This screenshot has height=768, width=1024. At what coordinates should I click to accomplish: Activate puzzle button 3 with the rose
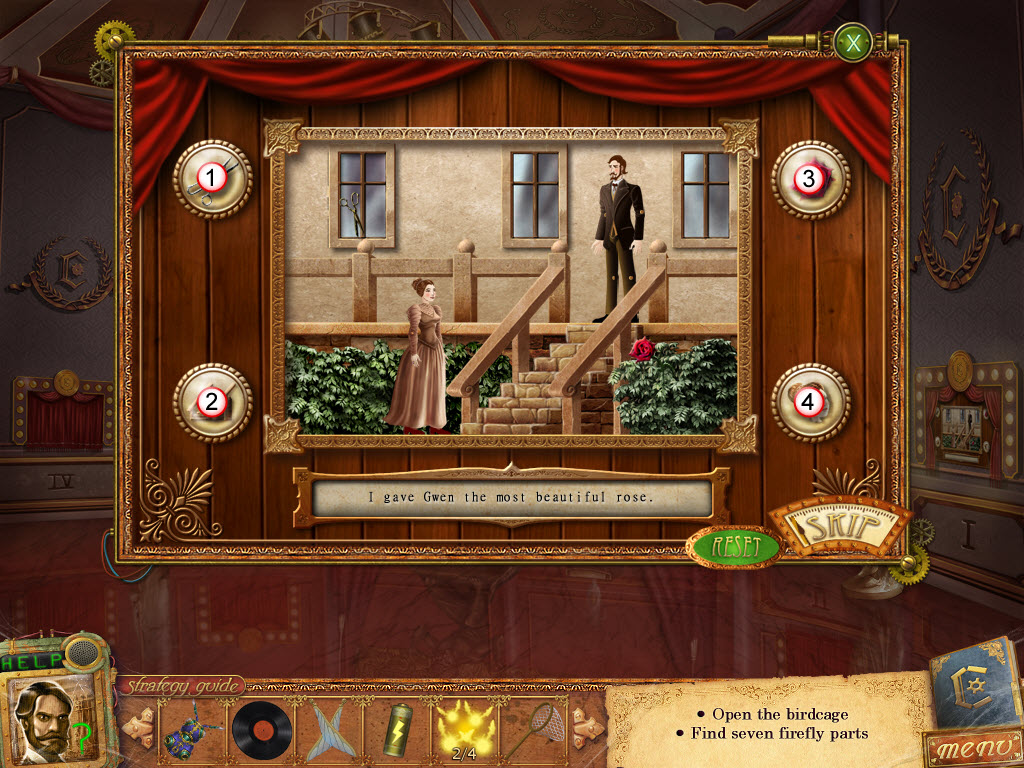coord(810,179)
